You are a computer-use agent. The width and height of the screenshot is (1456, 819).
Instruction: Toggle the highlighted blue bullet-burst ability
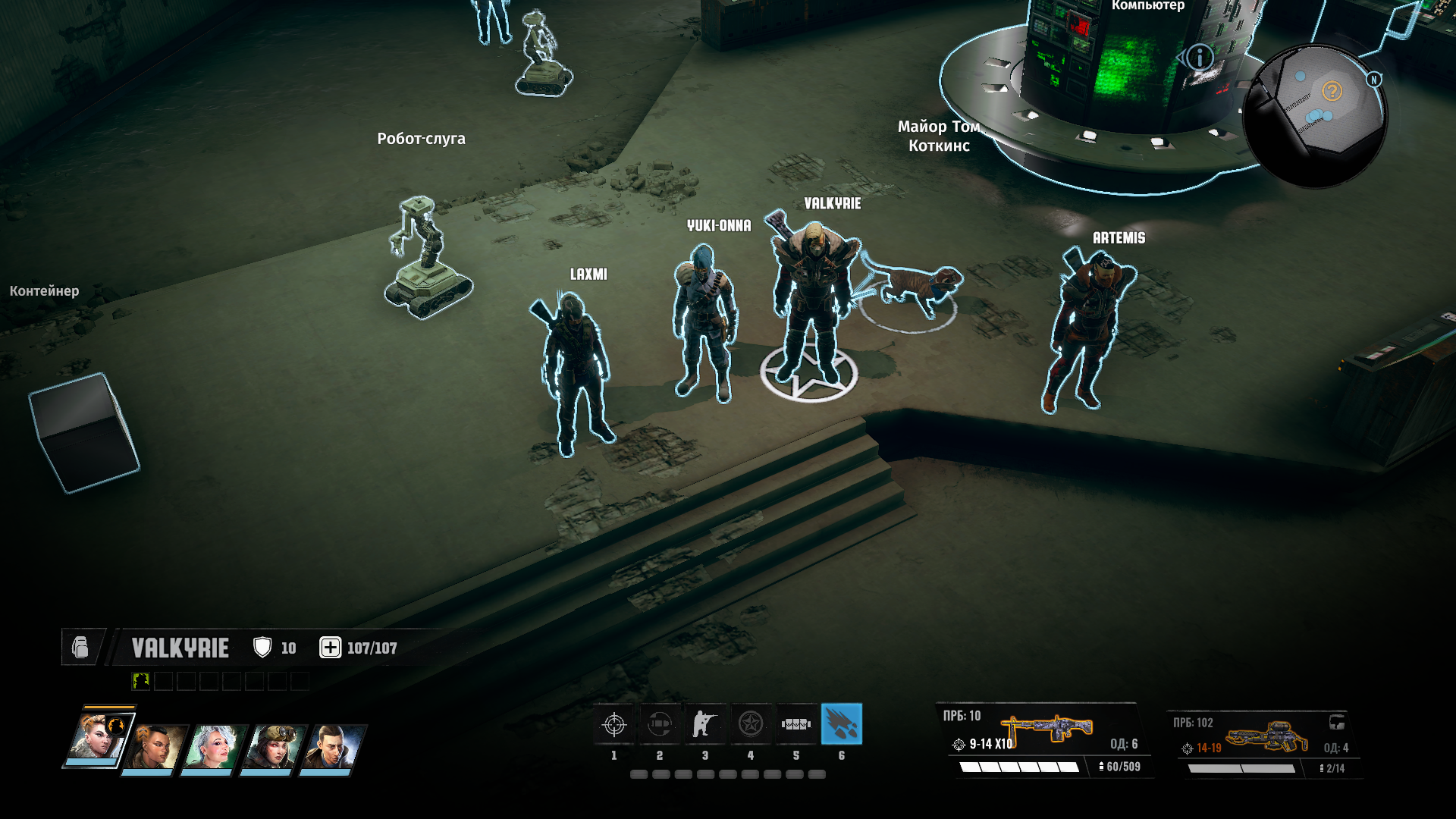tap(842, 725)
